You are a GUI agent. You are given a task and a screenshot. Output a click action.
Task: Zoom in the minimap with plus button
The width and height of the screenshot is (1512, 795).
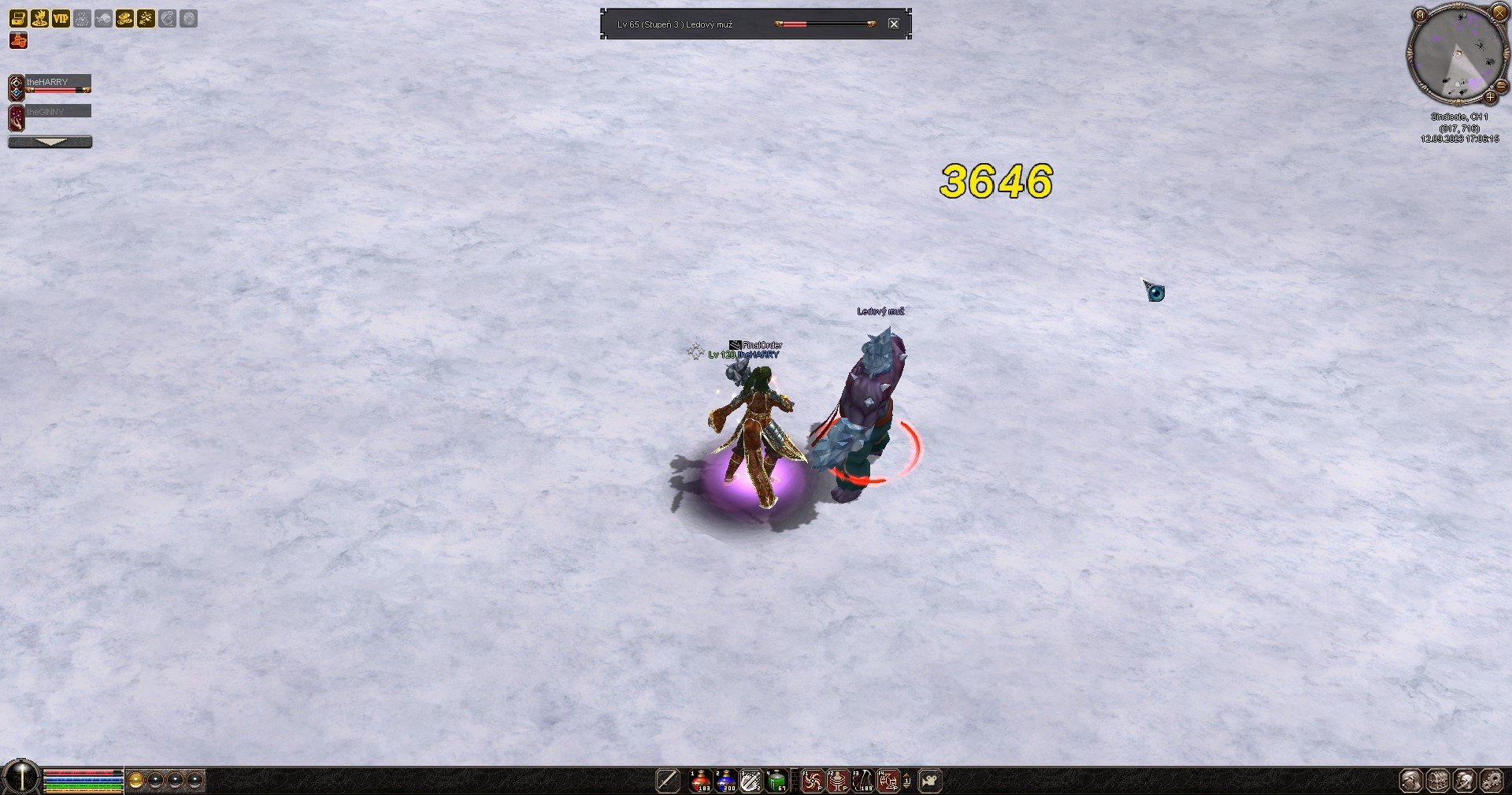click(1490, 98)
